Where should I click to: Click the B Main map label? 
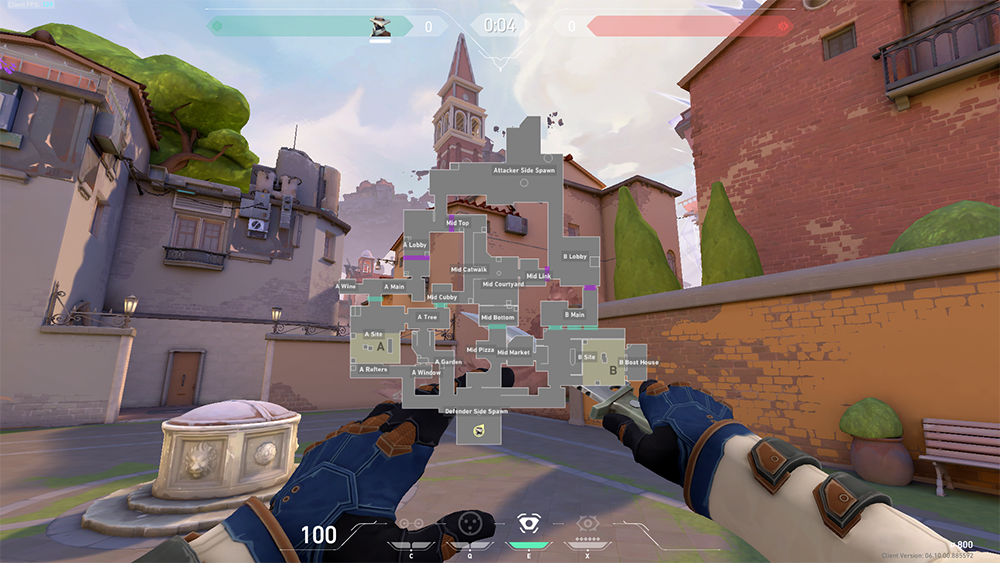coord(574,315)
